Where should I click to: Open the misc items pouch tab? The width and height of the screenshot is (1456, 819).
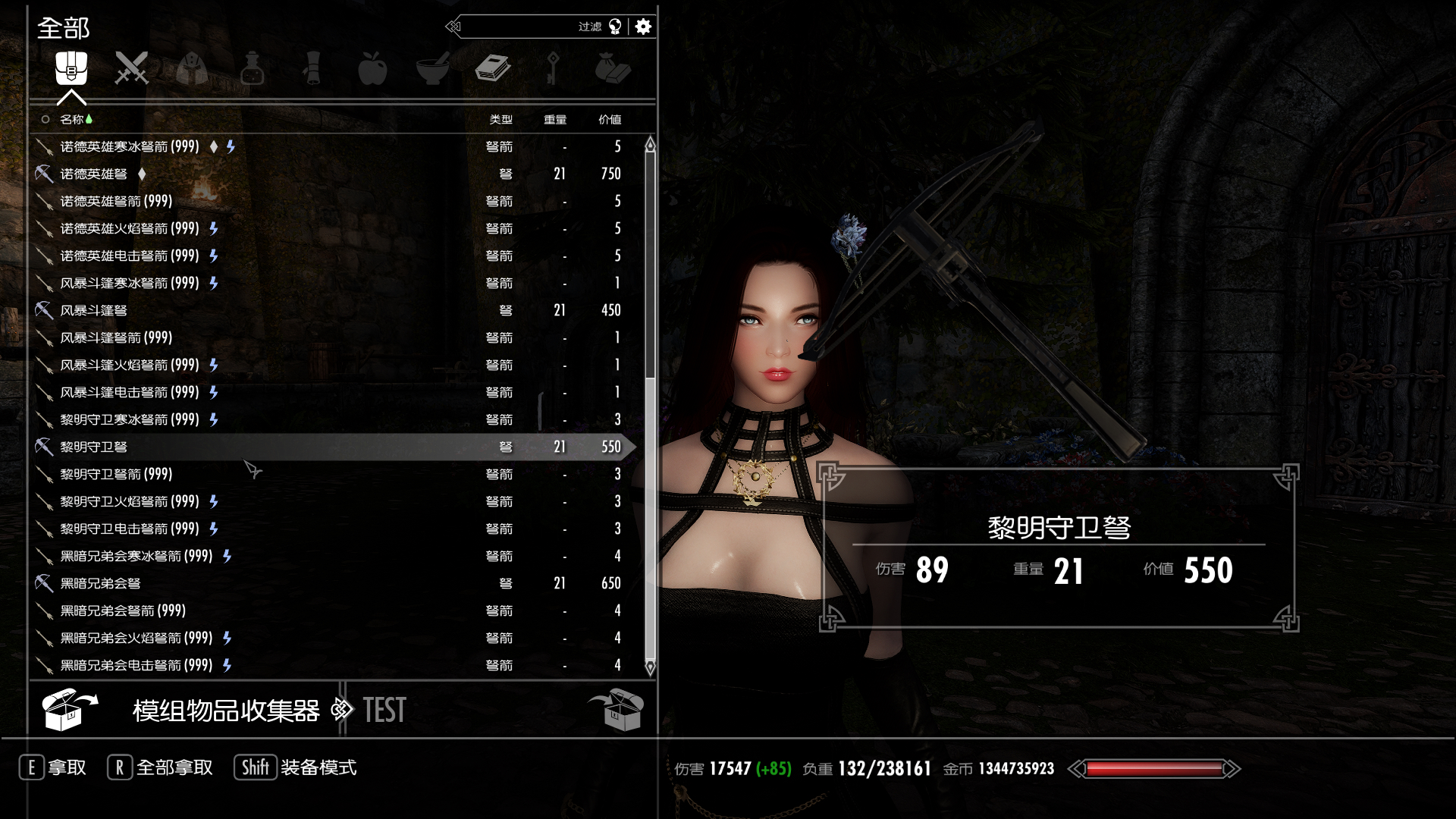[613, 68]
